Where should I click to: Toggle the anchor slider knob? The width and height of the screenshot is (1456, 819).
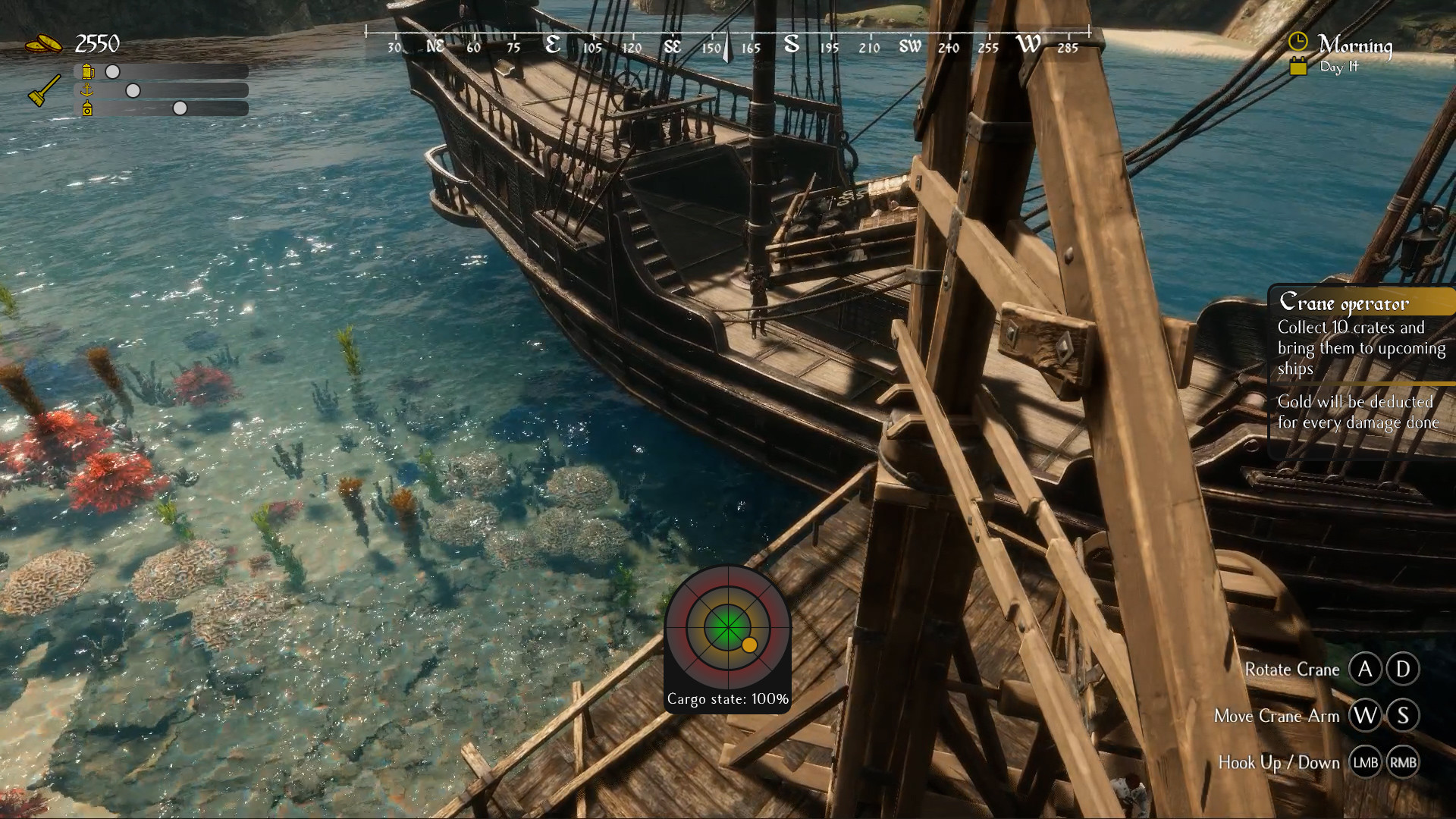click(x=133, y=92)
